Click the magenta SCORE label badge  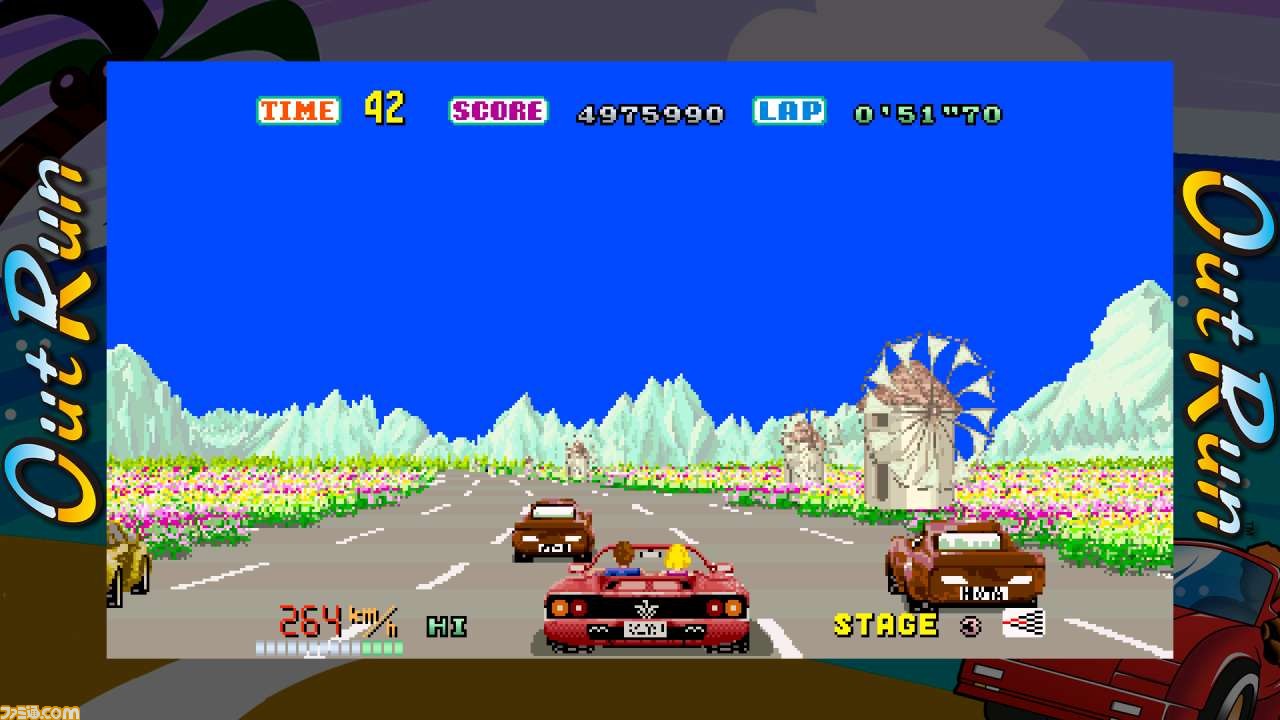tap(497, 110)
